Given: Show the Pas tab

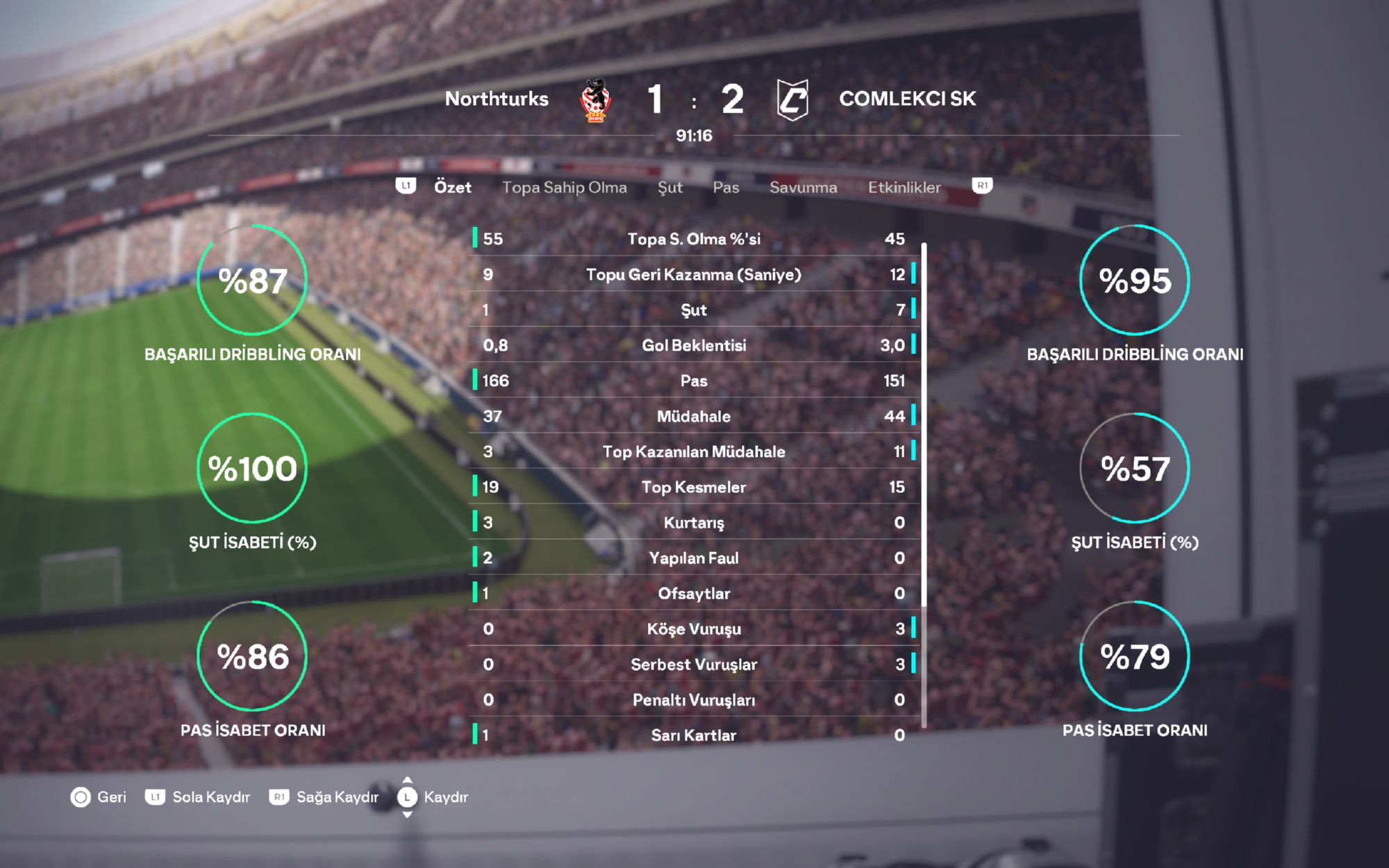Looking at the screenshot, I should pos(726,187).
